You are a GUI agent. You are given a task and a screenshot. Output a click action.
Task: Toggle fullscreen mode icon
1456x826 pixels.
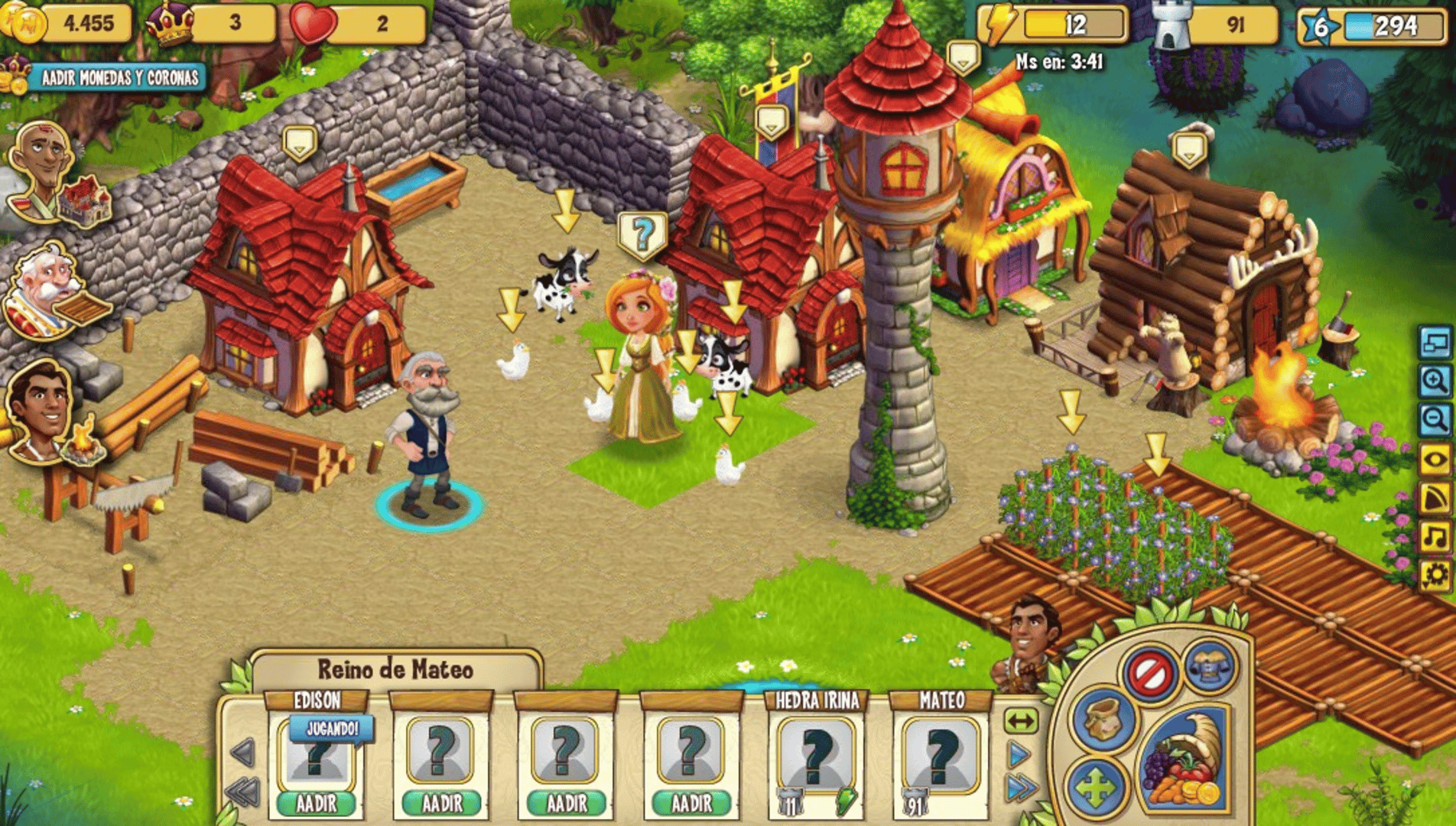[1435, 342]
